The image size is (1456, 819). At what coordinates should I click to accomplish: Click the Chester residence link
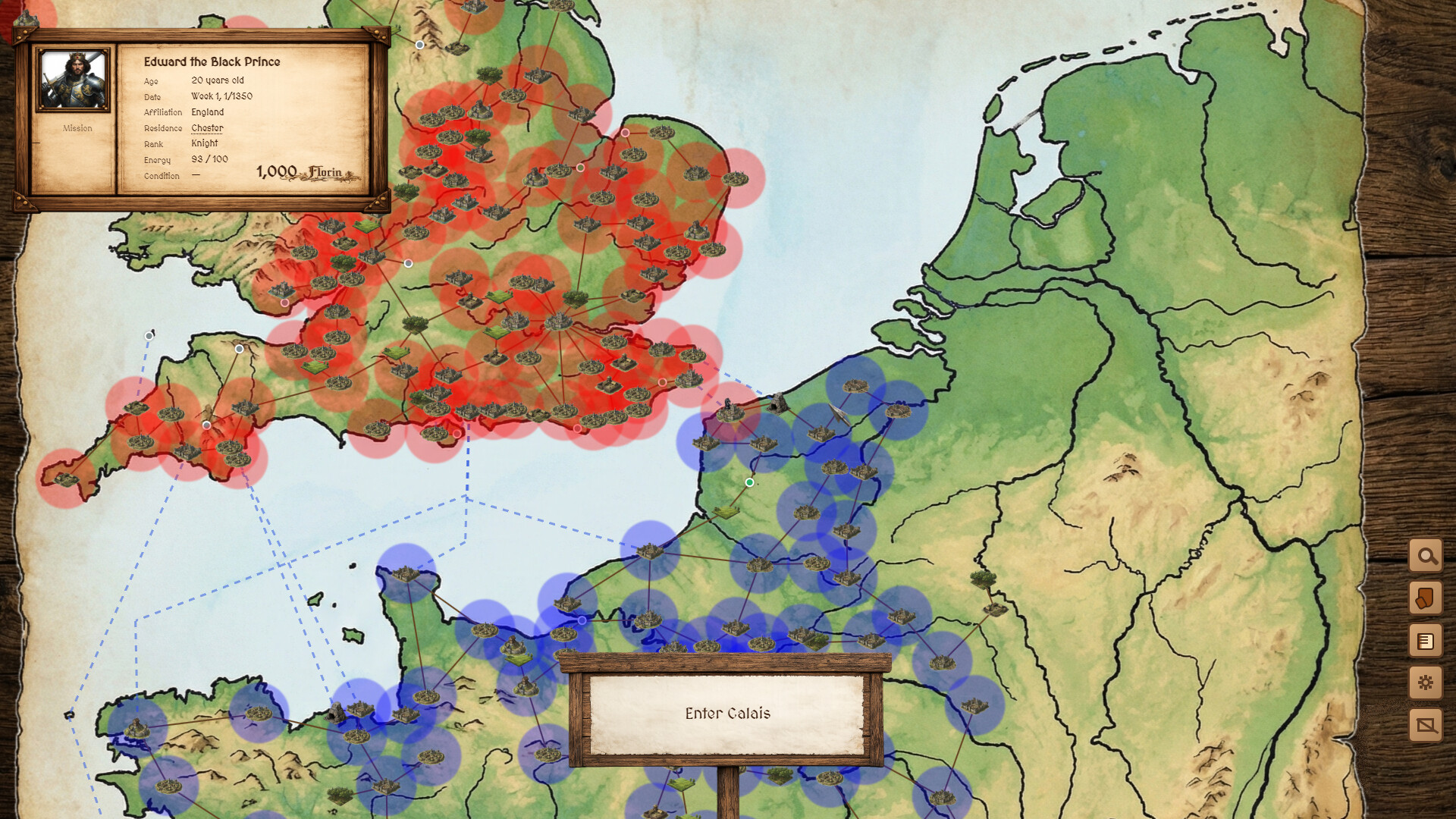point(207,127)
